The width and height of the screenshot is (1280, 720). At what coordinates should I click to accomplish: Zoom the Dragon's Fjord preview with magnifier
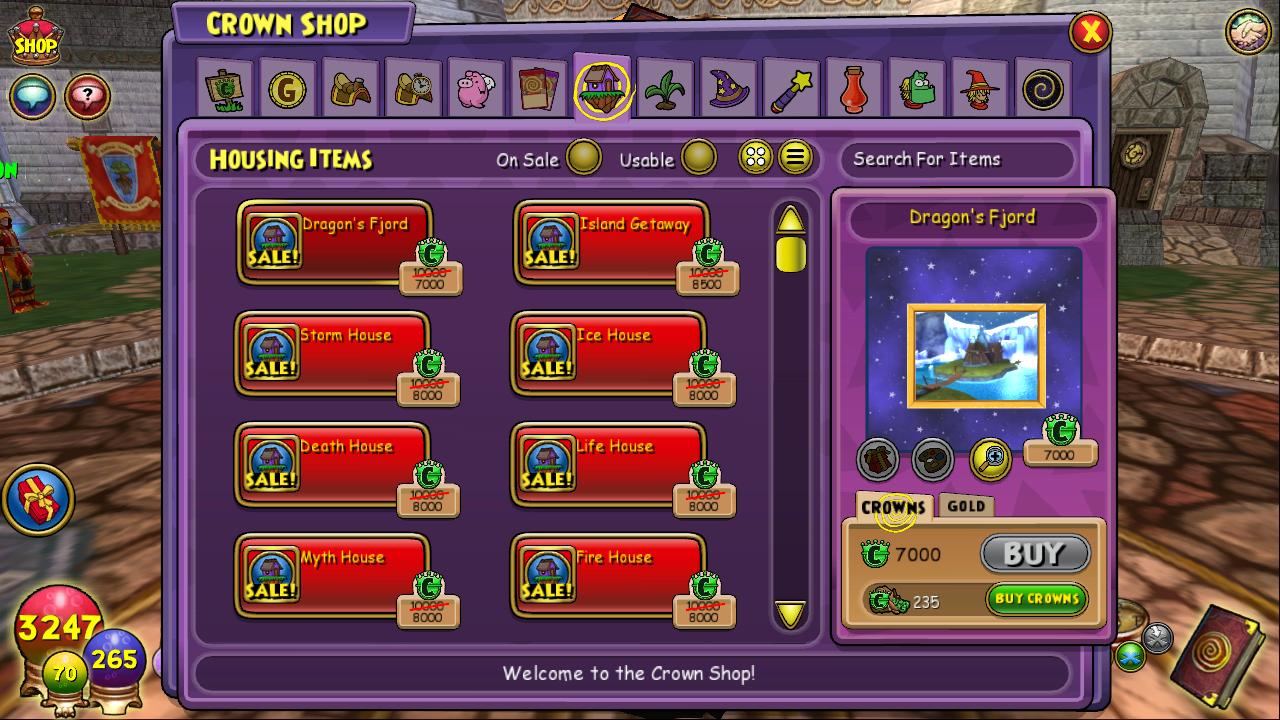pos(990,459)
